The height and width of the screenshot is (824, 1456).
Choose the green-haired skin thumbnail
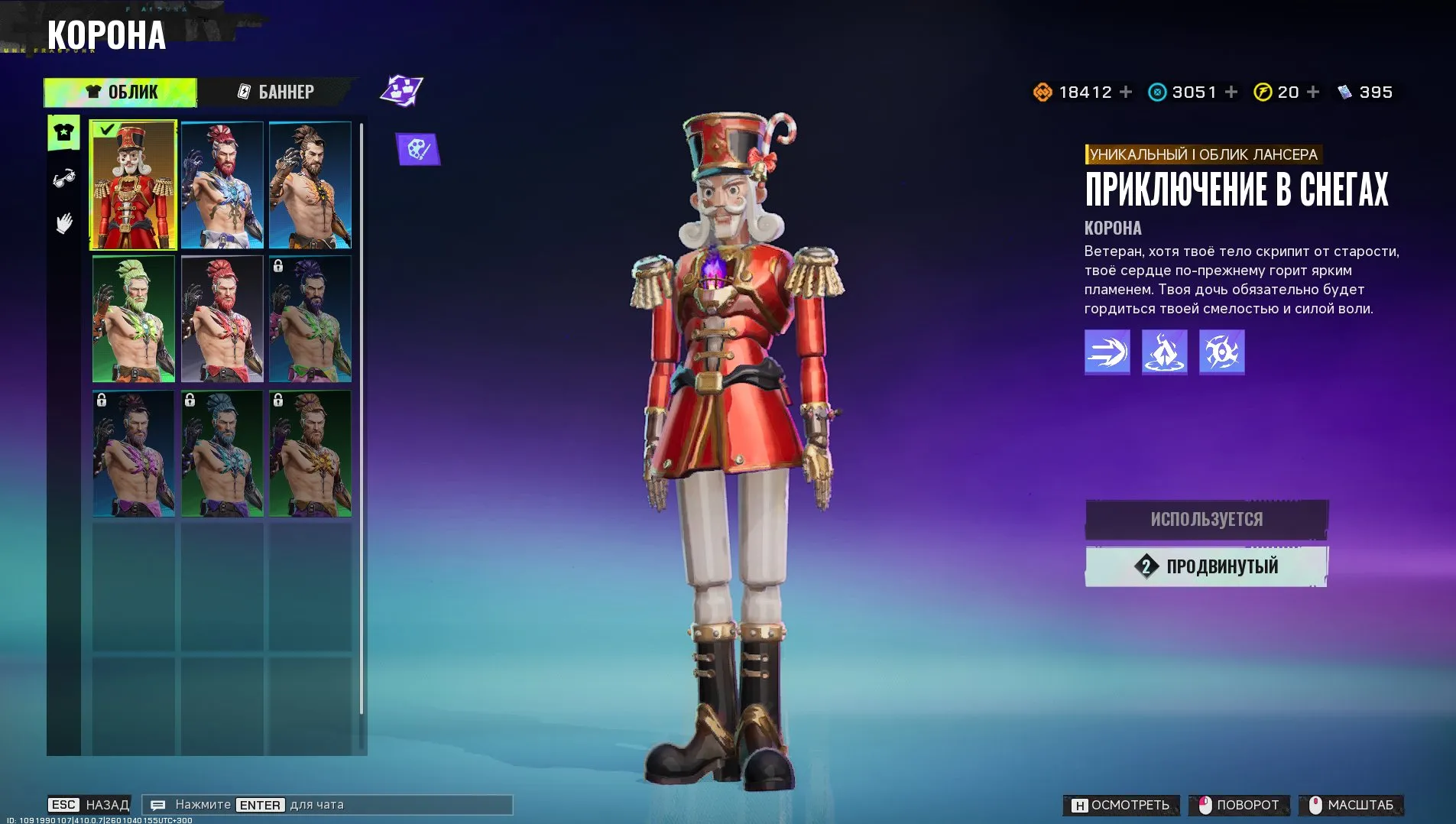pyautogui.click(x=134, y=319)
